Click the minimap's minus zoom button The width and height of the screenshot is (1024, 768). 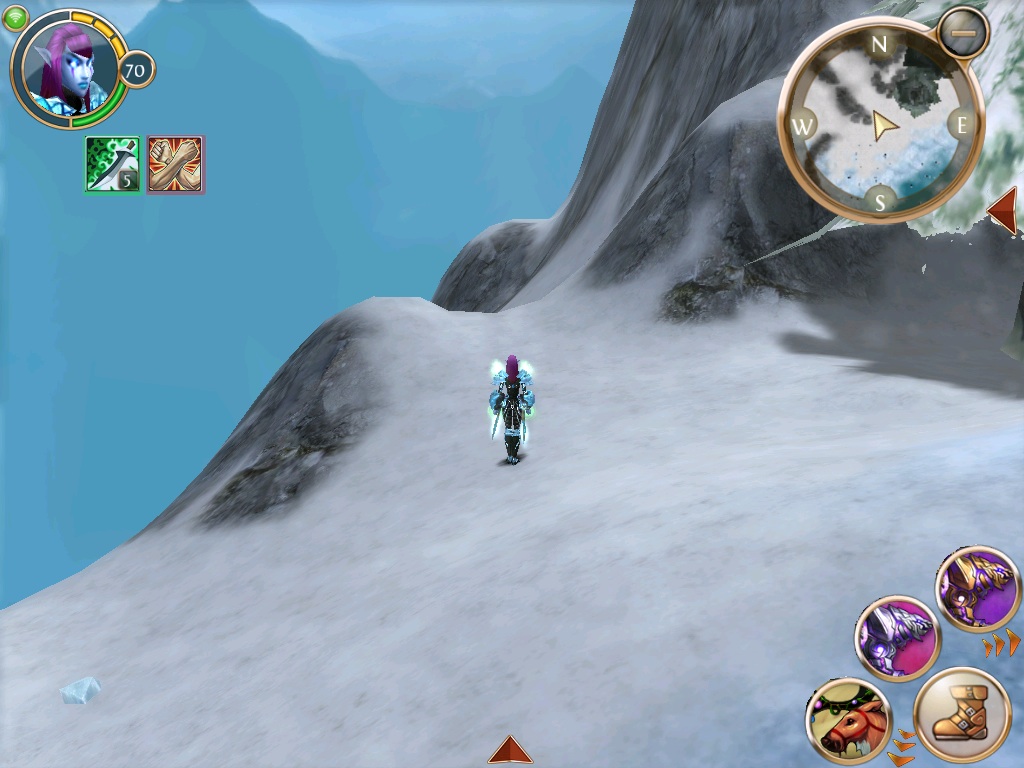click(x=963, y=32)
